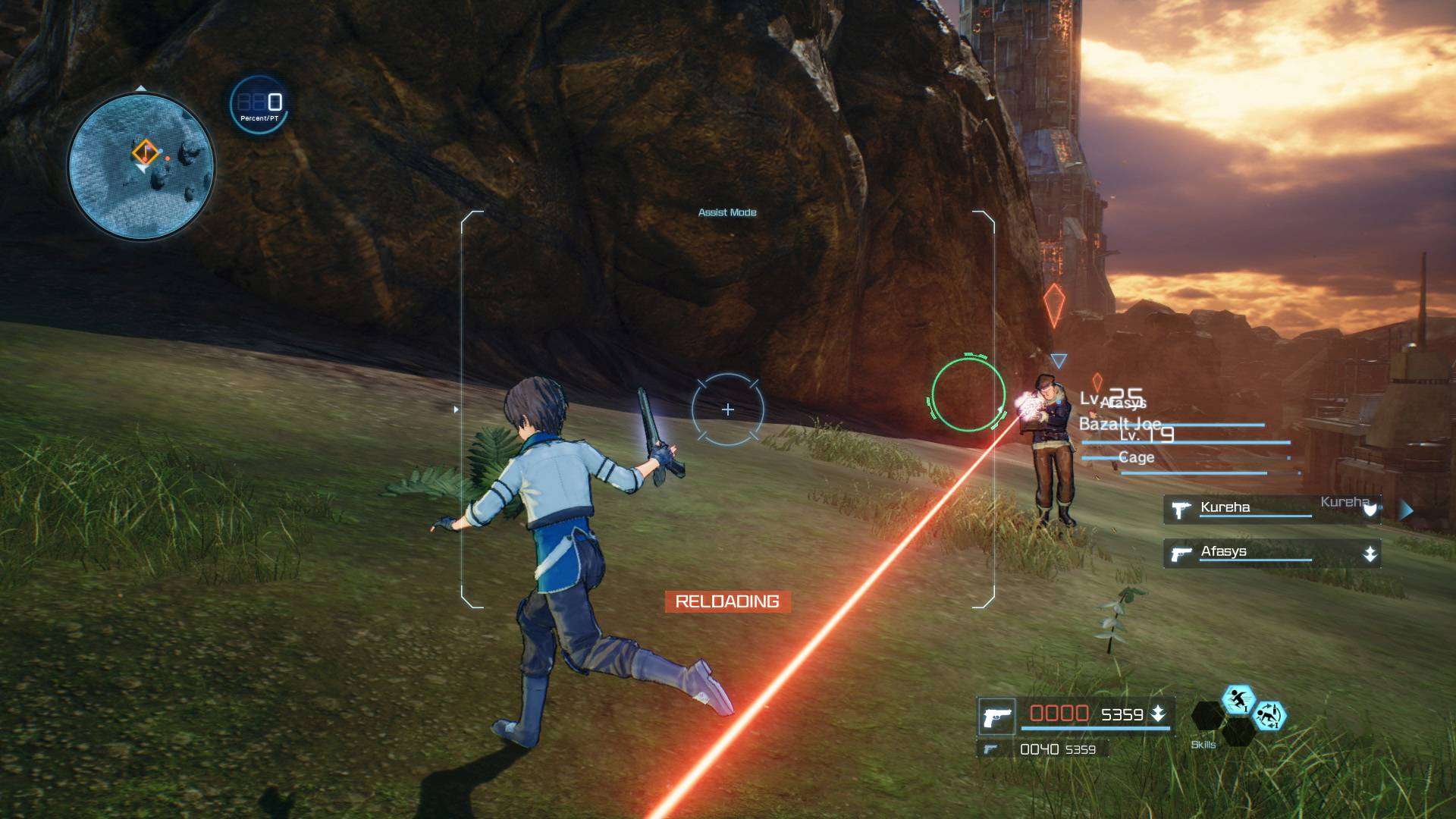The image size is (1456, 819).
Task: Activate the sprinting figure skill
Action: coord(1238,700)
